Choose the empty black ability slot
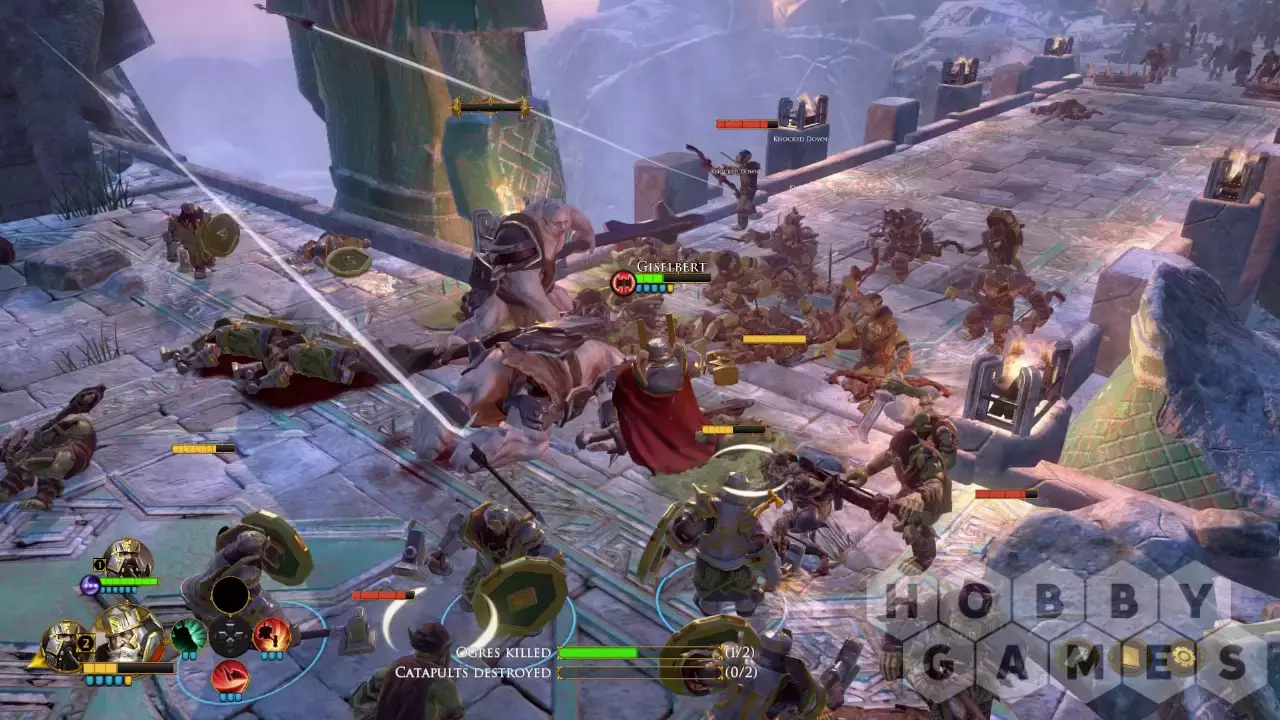Screen dimensions: 1280x720 pos(230,595)
